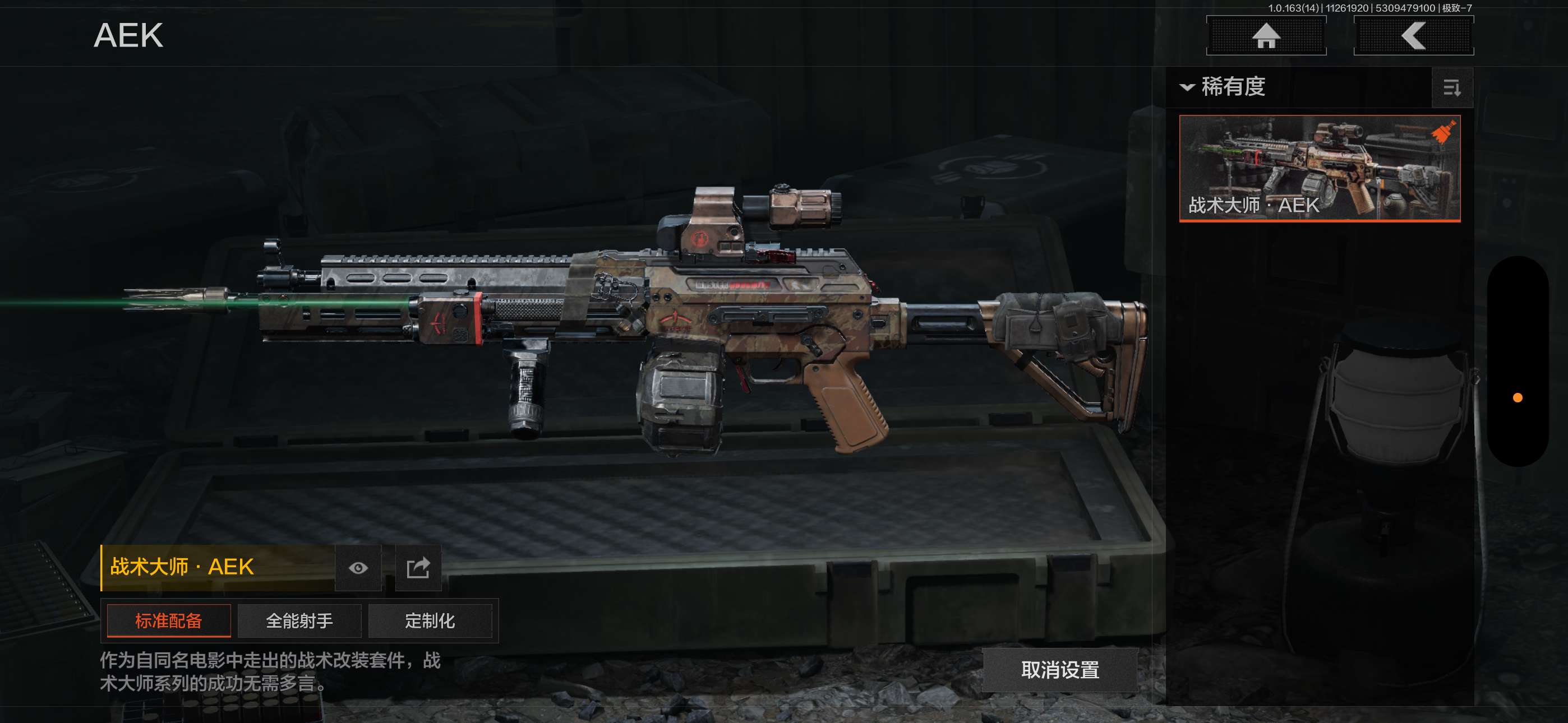Preview the skin with the eye icon
This screenshot has height=723, width=1568.
coord(358,568)
